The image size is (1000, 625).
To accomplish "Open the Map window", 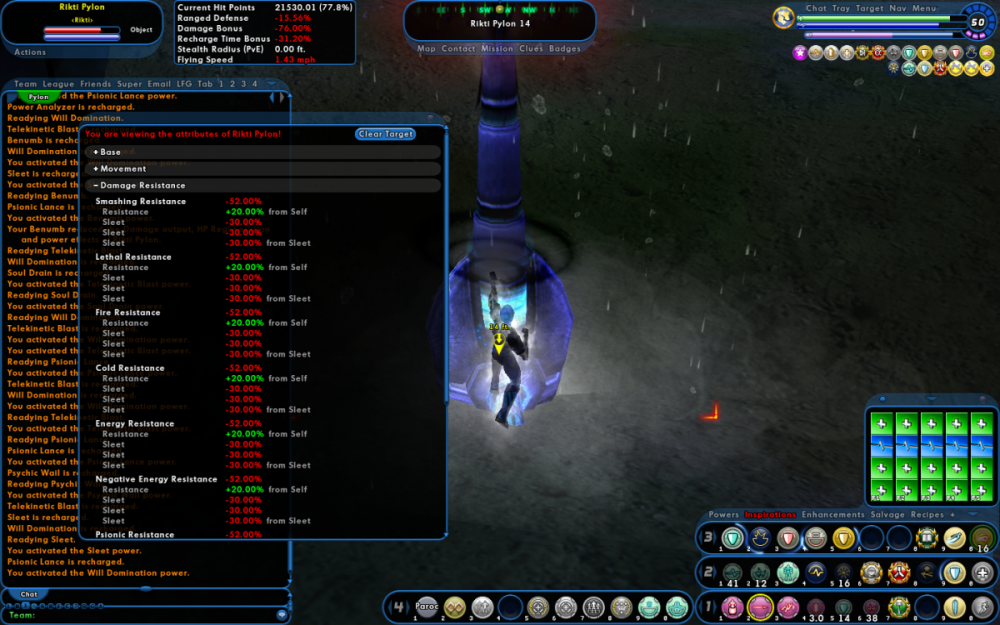I will tap(427, 48).
